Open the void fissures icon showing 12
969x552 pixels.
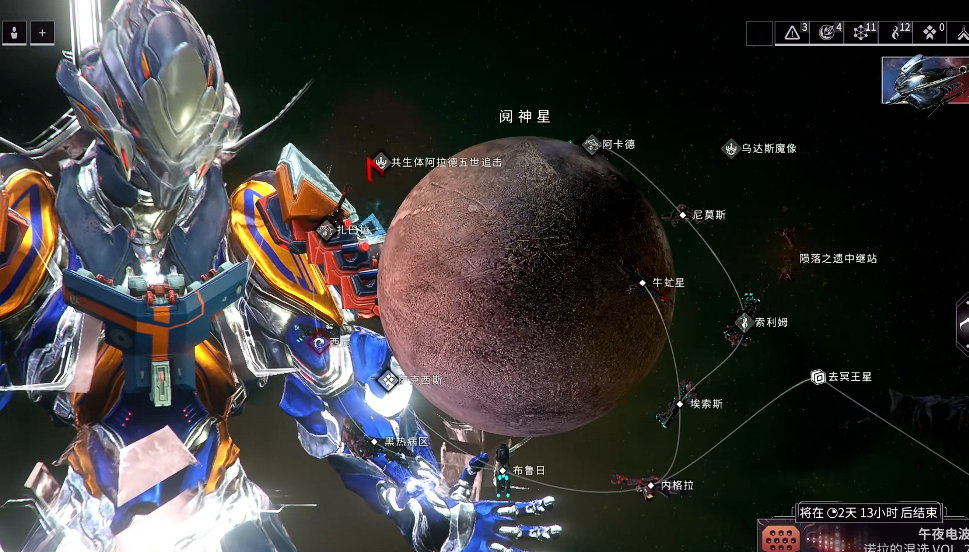click(897, 33)
